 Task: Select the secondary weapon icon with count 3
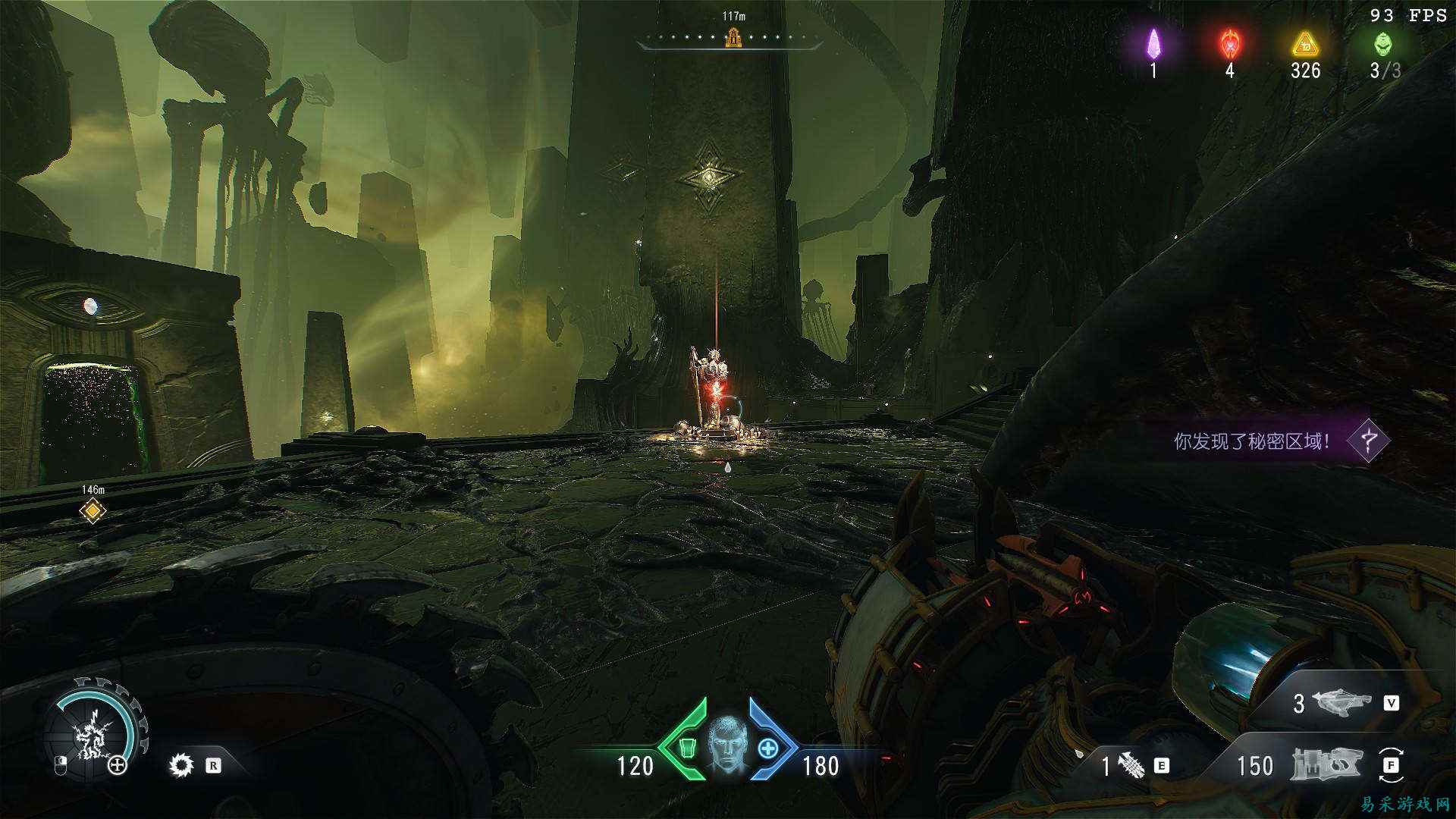click(1343, 703)
